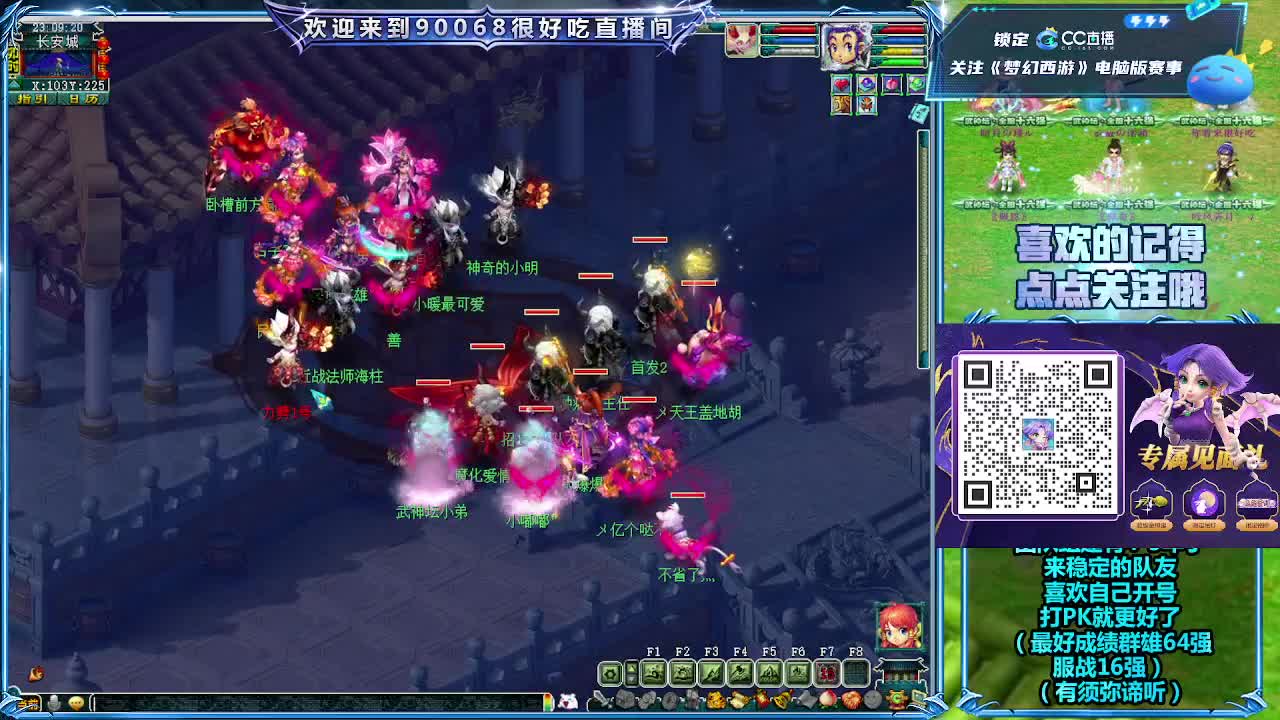Click the 长安城 map name label

tap(58, 40)
